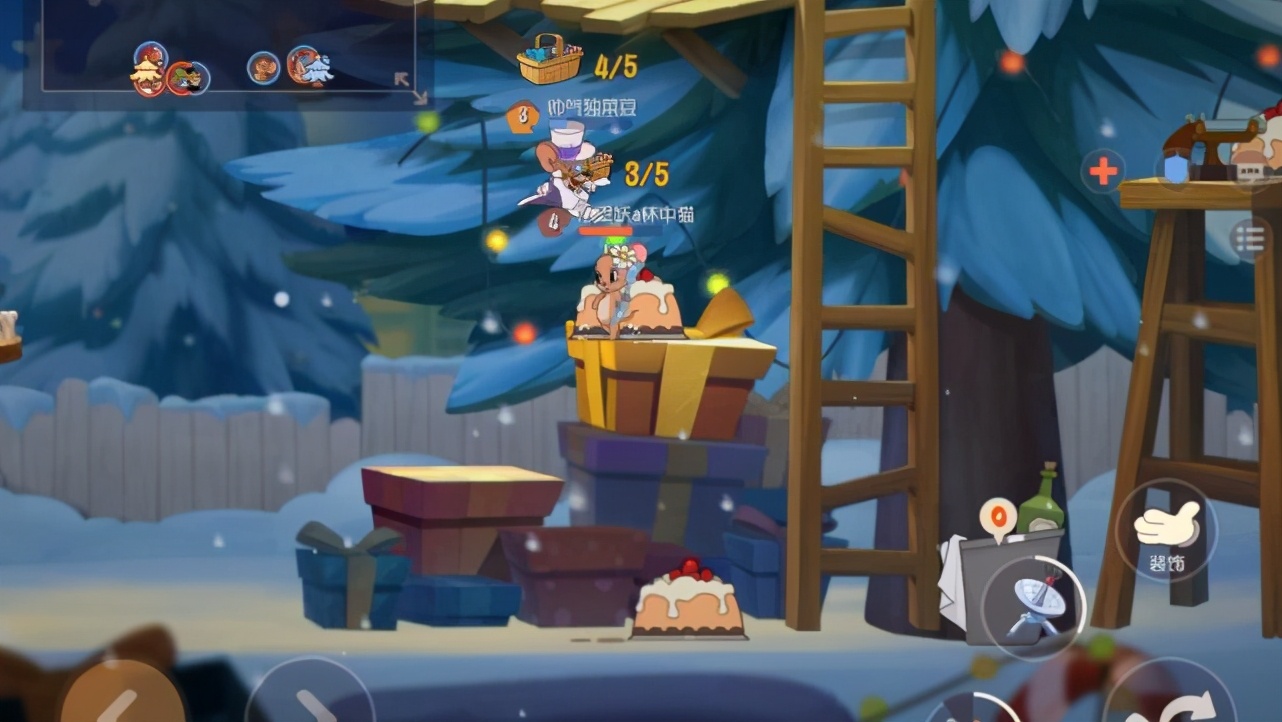
Task: Activate the satellite dish skill
Action: 1033,606
